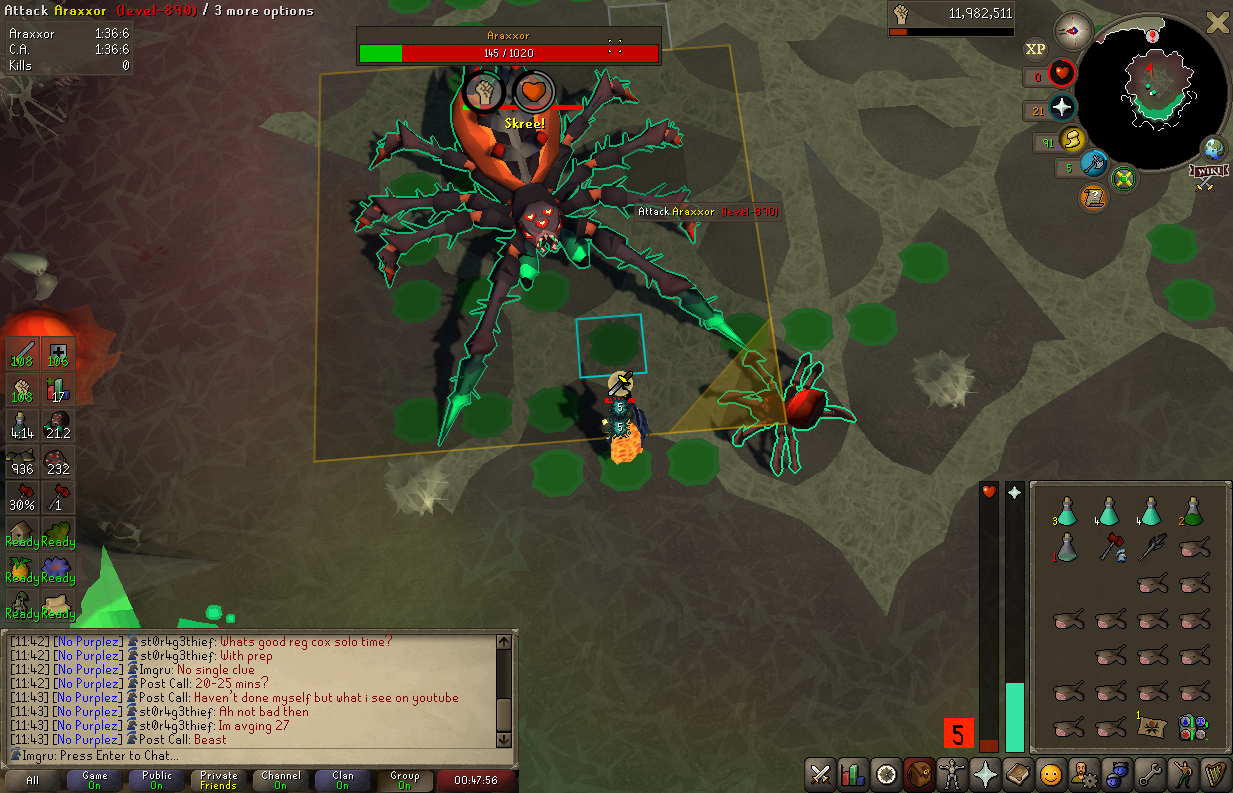Screen dimensions: 1233x793
Task: Toggle the XP drops button
Action: click(x=1035, y=48)
